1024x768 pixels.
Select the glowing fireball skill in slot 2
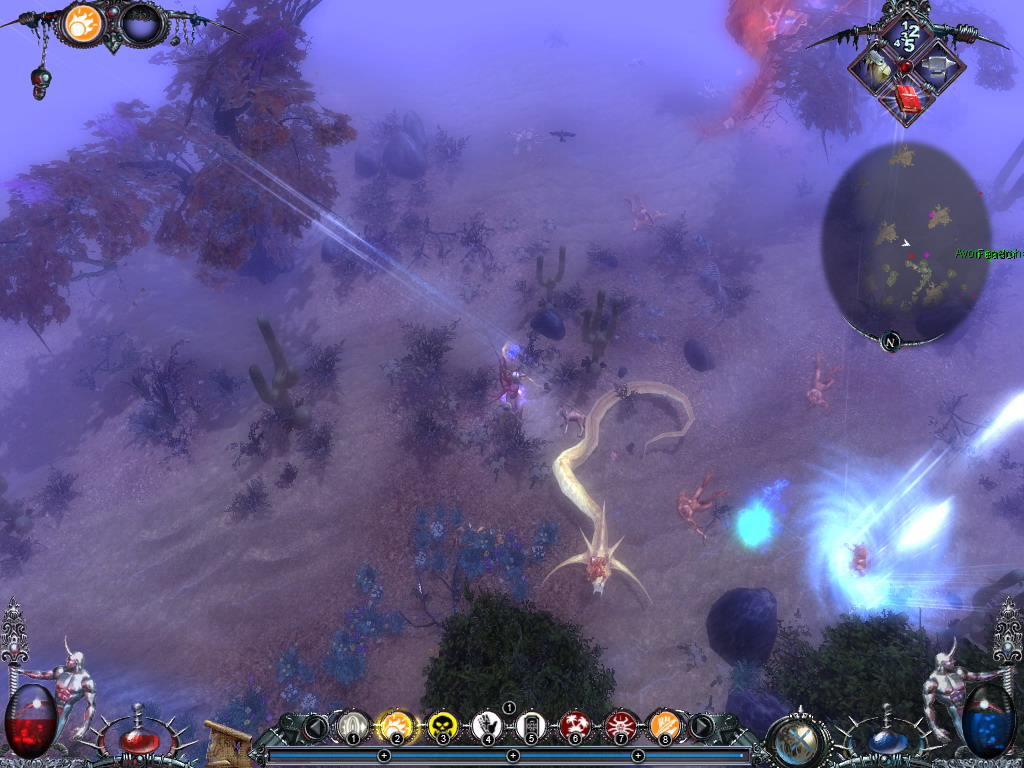pos(396,725)
